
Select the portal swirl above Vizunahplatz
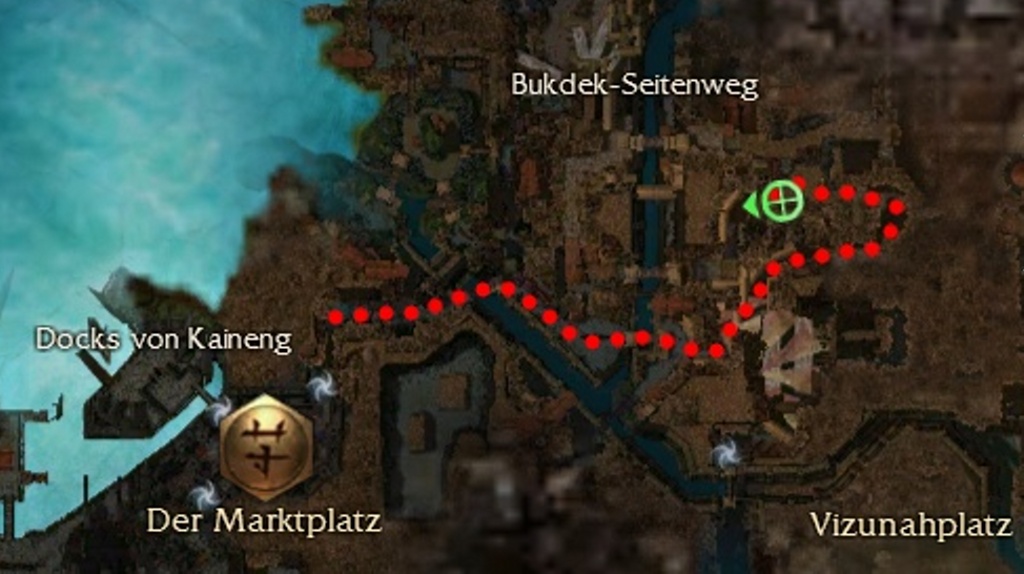point(727,454)
